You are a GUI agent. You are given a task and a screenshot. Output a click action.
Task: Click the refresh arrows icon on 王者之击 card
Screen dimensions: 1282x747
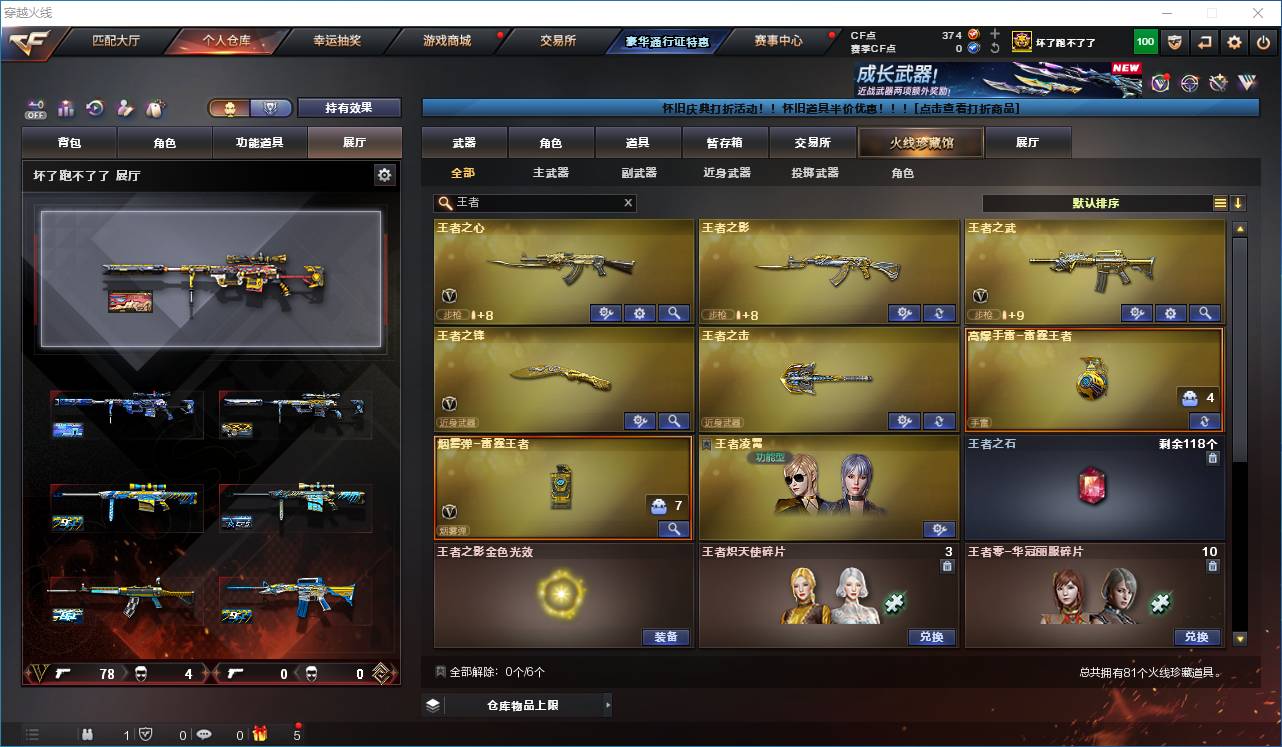pyautogui.click(x=938, y=421)
